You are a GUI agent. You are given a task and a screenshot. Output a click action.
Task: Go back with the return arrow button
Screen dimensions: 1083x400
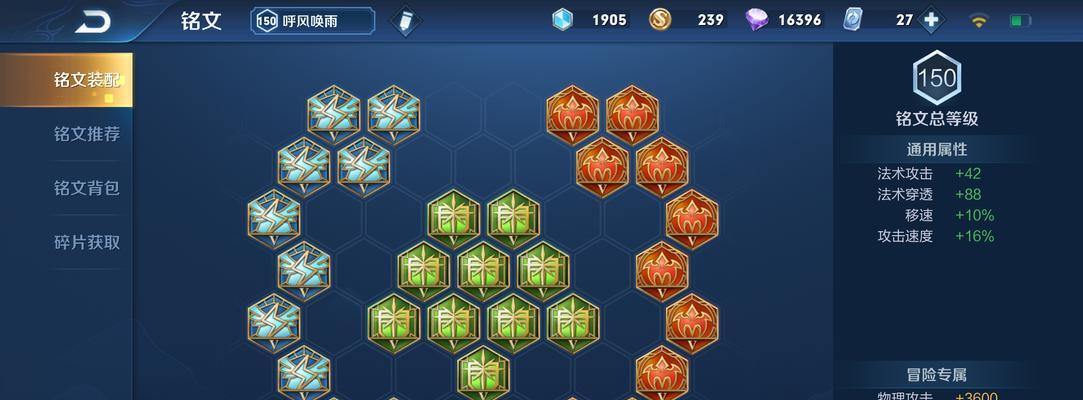93,21
